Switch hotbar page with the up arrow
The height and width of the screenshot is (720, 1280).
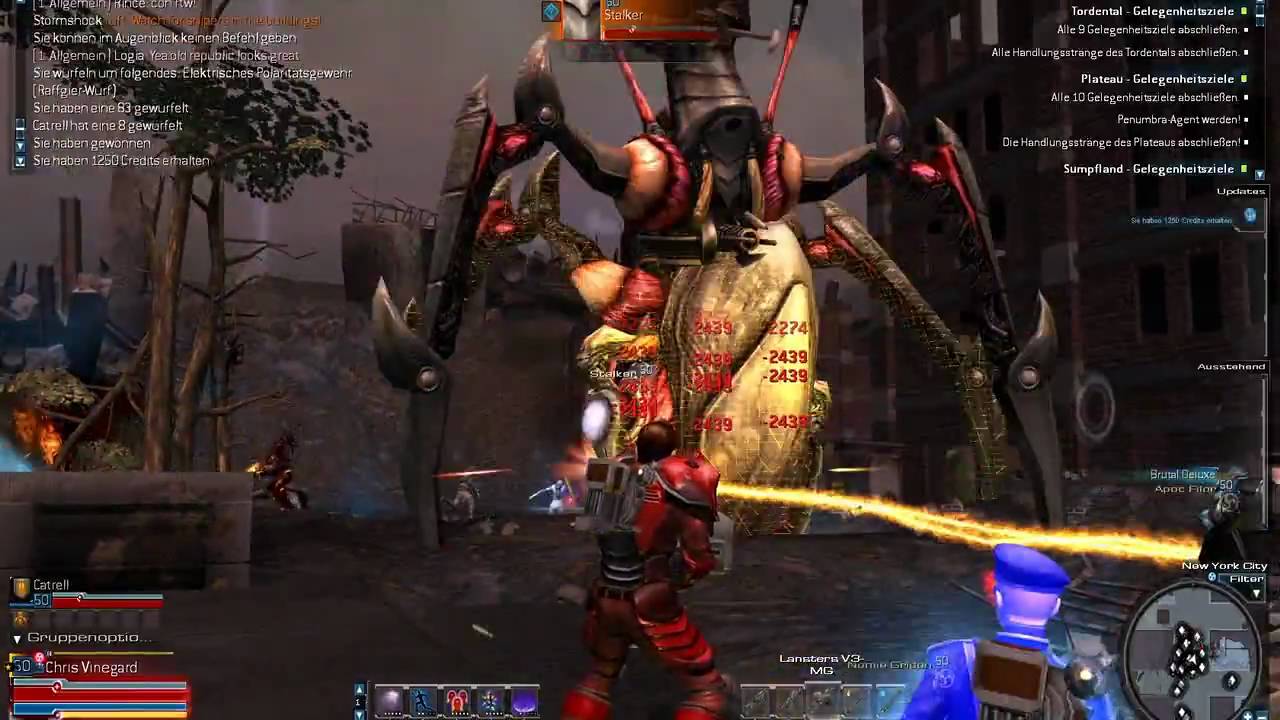(x=360, y=689)
